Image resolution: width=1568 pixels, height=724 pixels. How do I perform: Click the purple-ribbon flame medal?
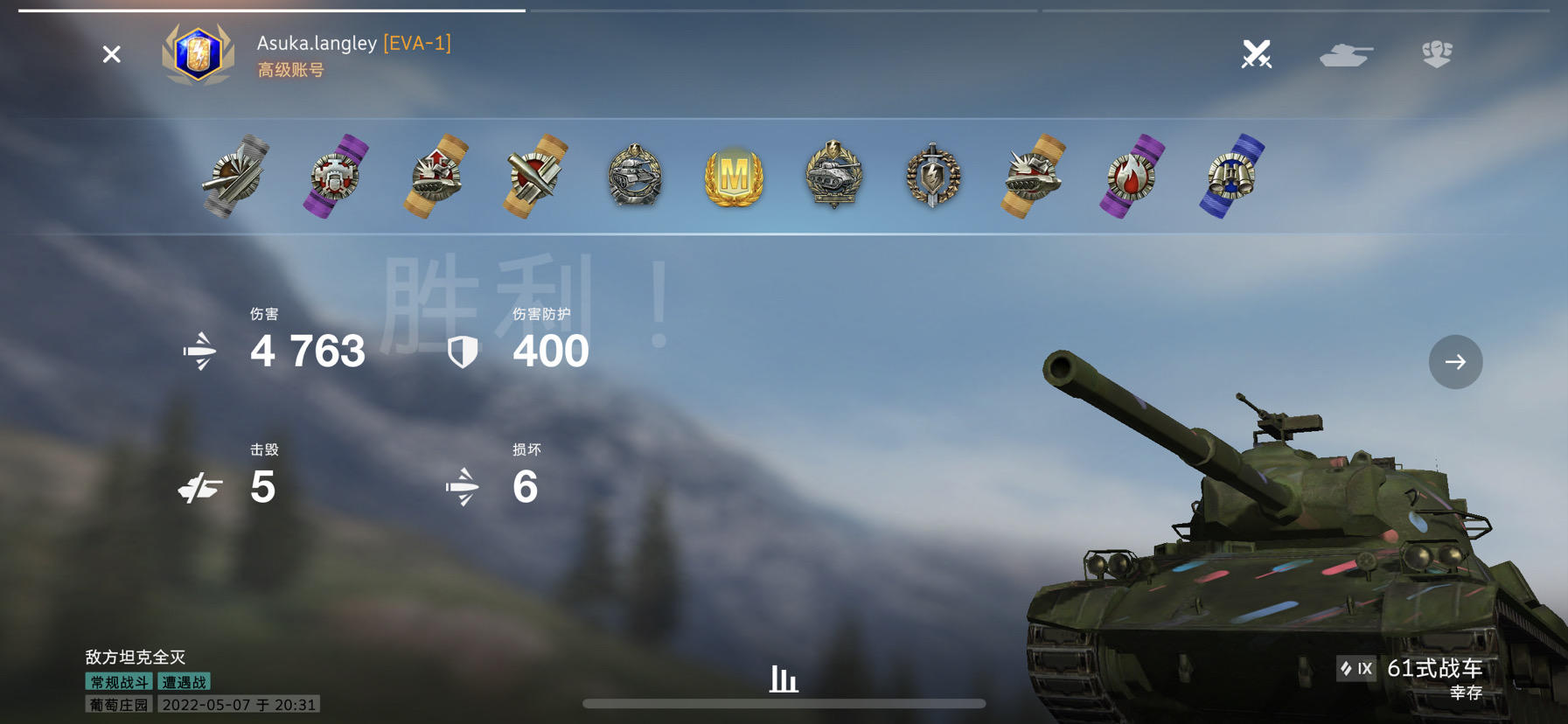(x=1130, y=177)
